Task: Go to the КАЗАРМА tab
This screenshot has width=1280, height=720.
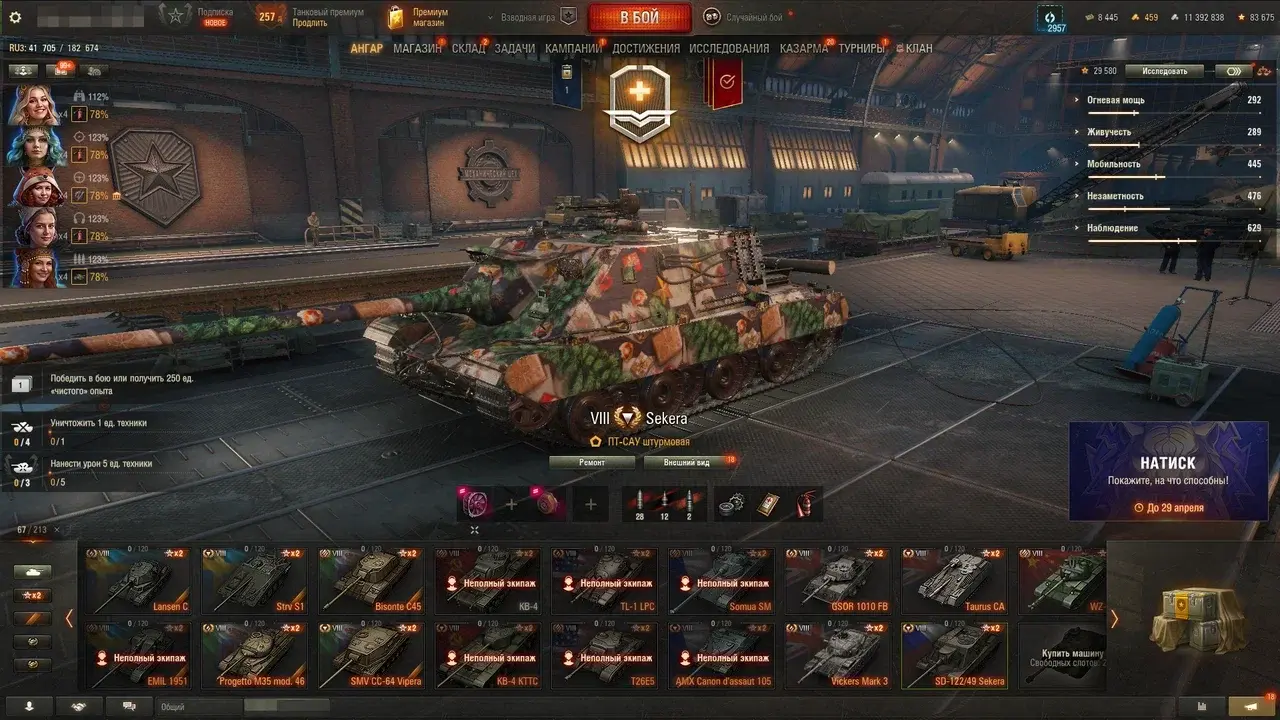Action: 803,48
